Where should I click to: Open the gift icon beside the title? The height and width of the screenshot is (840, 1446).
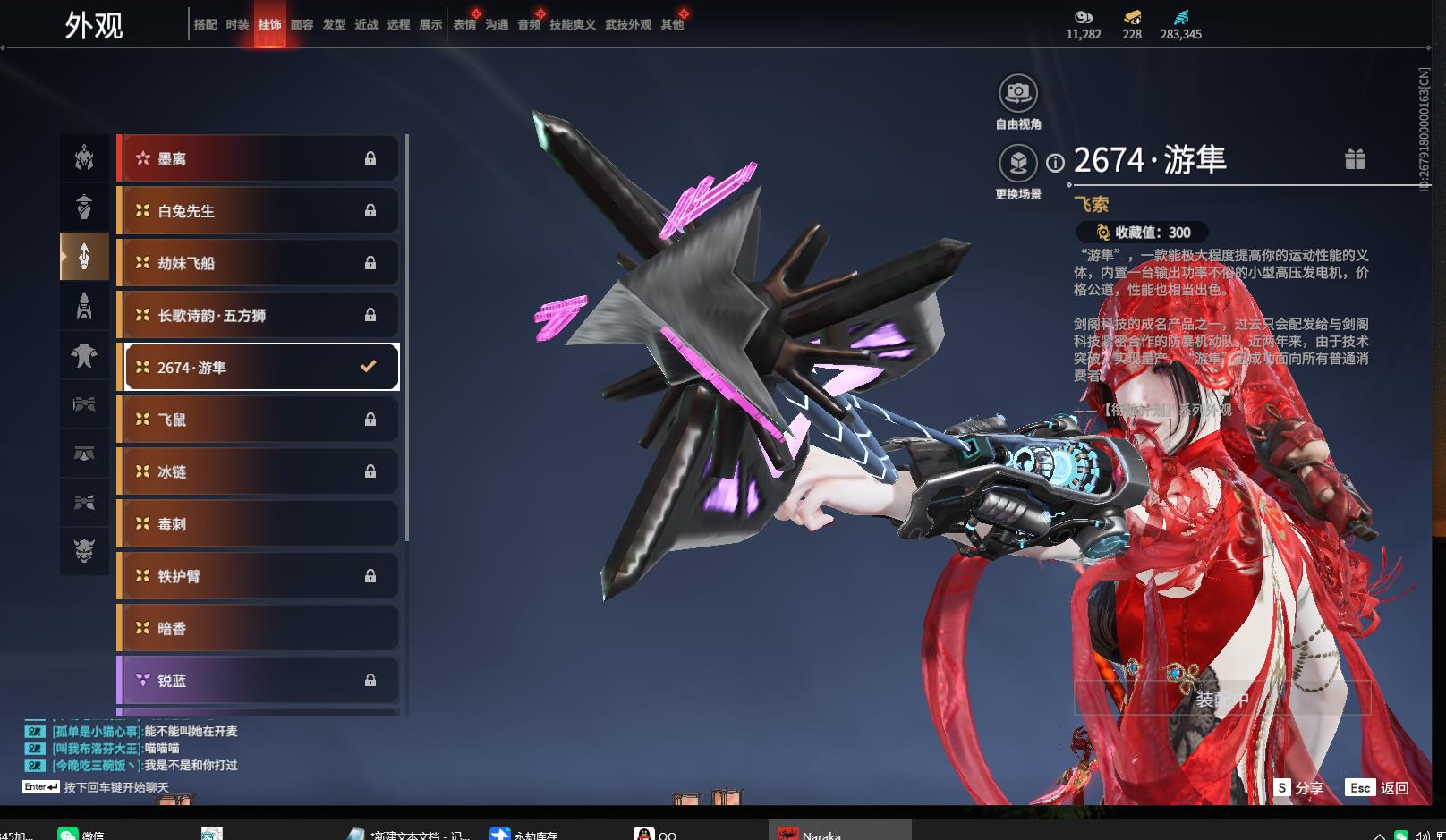pos(1355,159)
